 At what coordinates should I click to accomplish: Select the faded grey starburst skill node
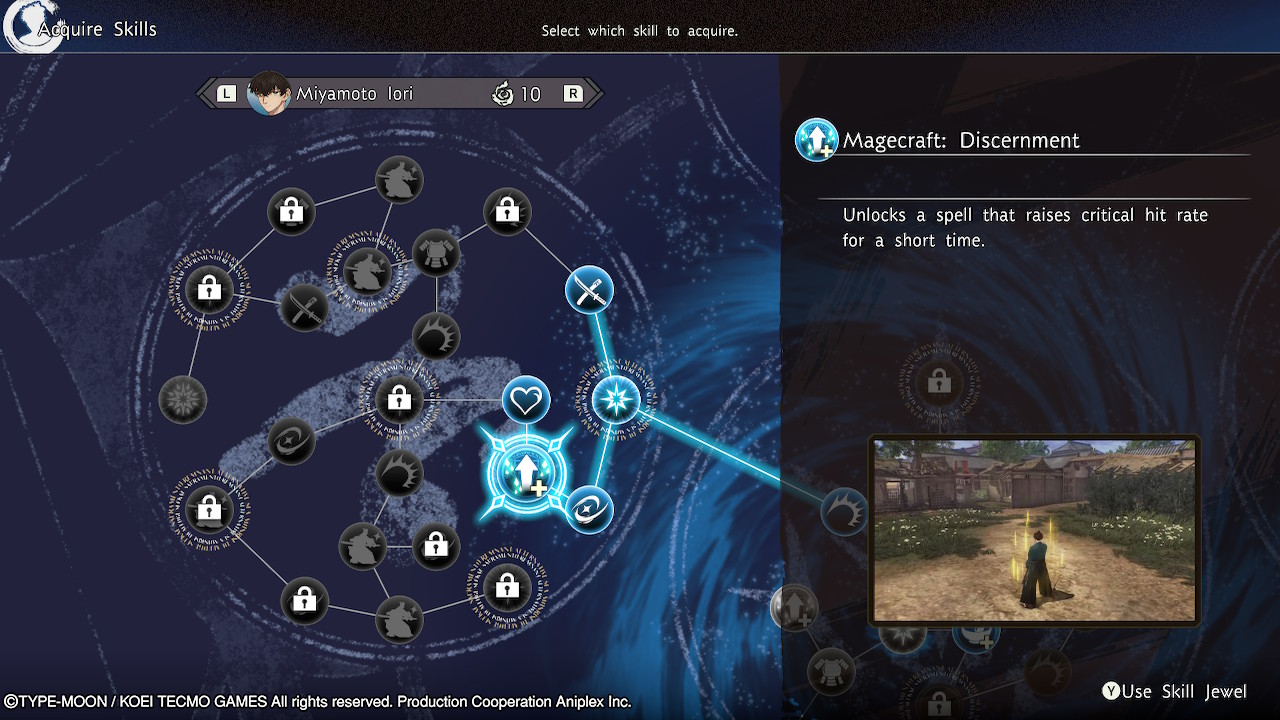coord(183,400)
